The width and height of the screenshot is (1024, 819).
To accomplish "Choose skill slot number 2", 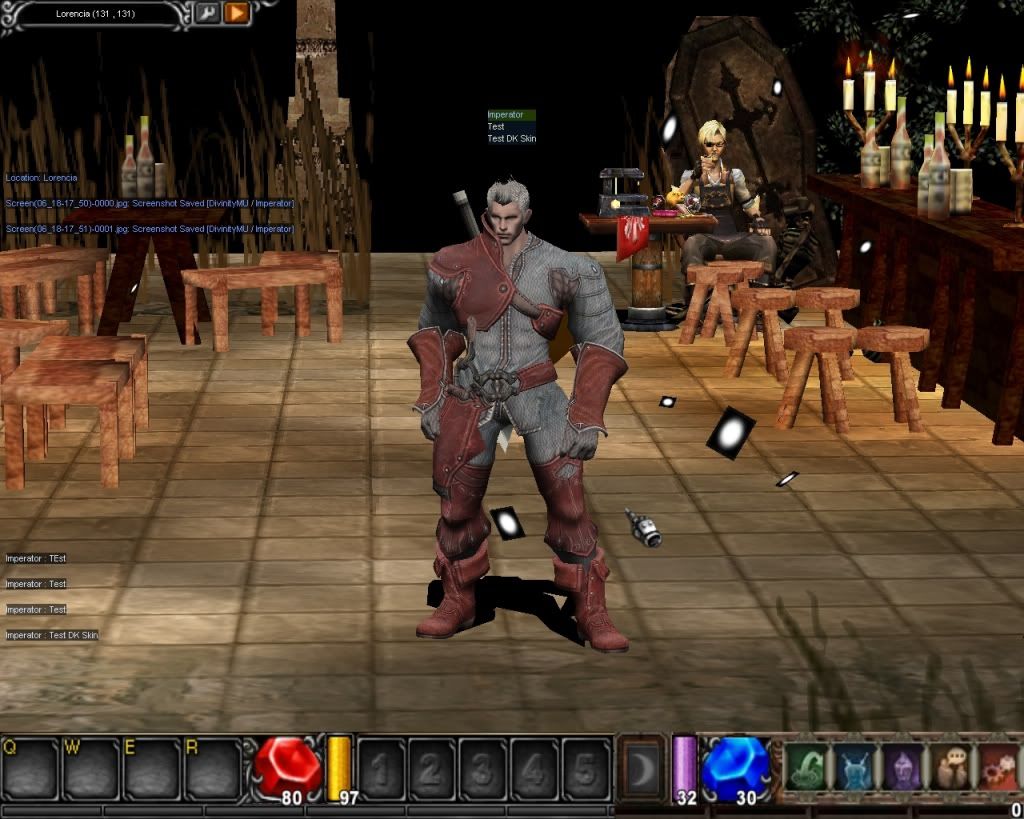I will pos(432,770).
